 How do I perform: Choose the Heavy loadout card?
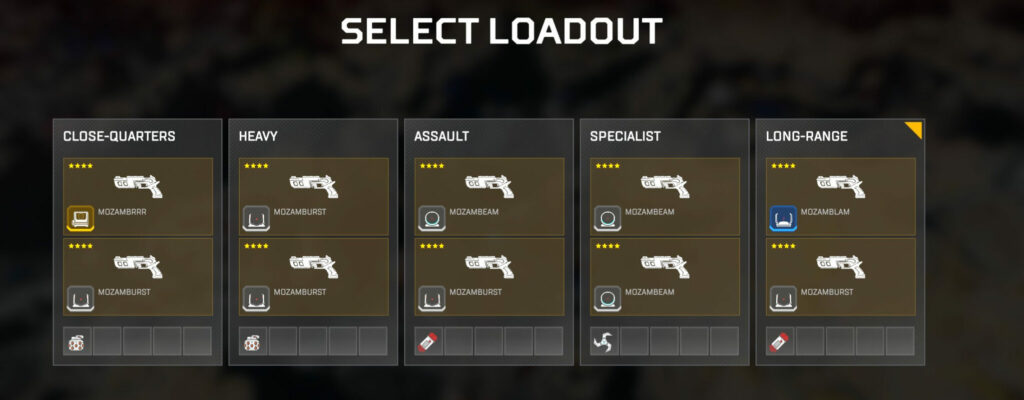click(313, 136)
